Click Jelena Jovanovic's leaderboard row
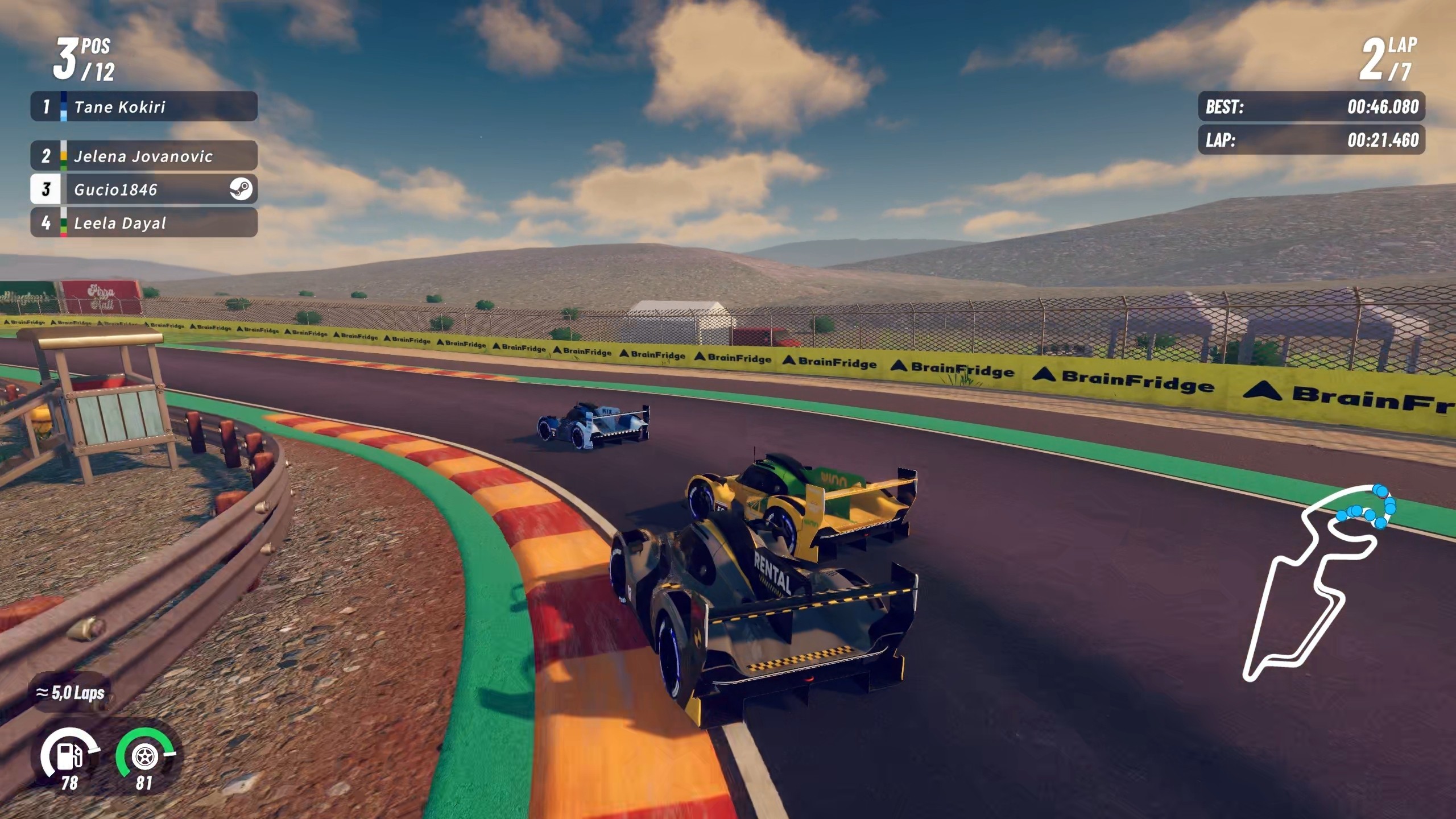1456x819 pixels. tap(143, 156)
